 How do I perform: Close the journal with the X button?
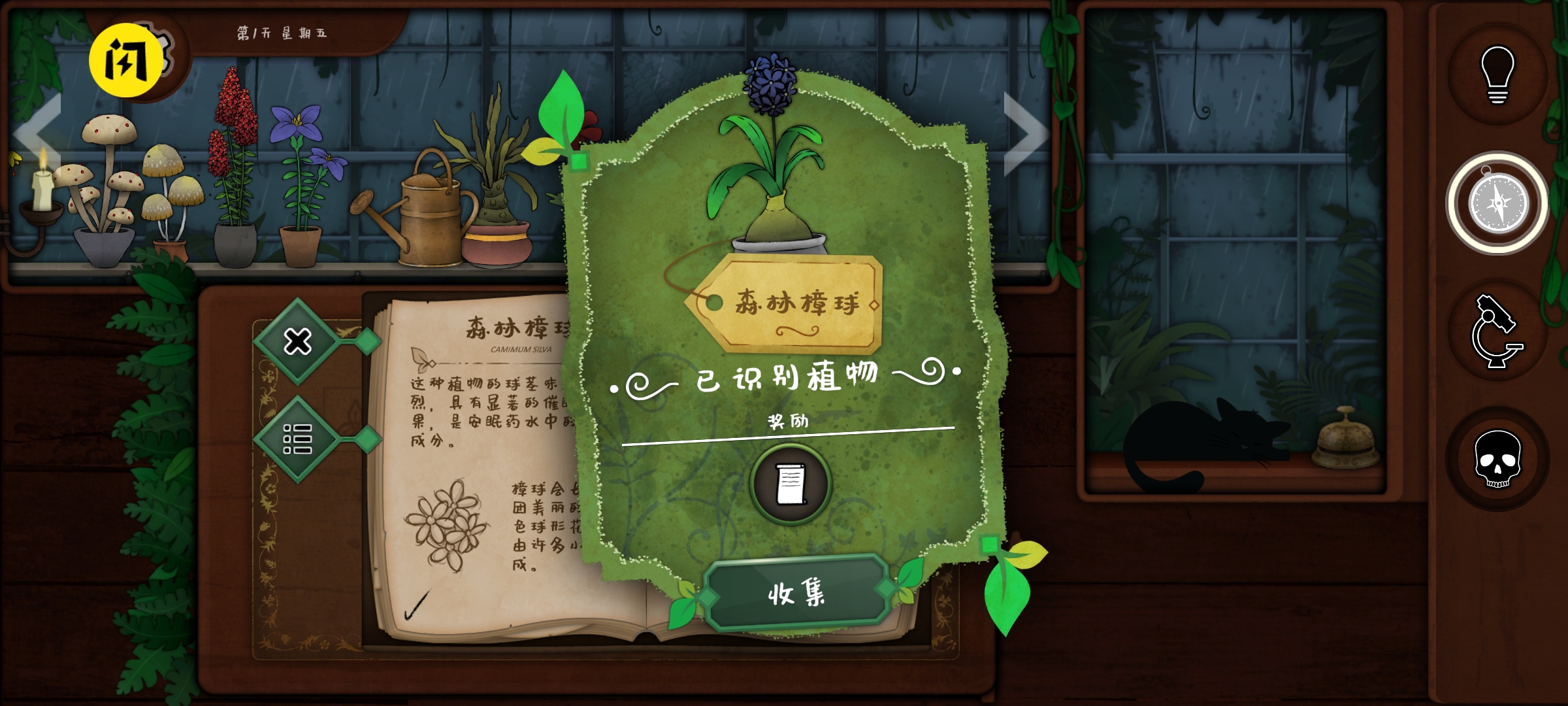click(297, 340)
